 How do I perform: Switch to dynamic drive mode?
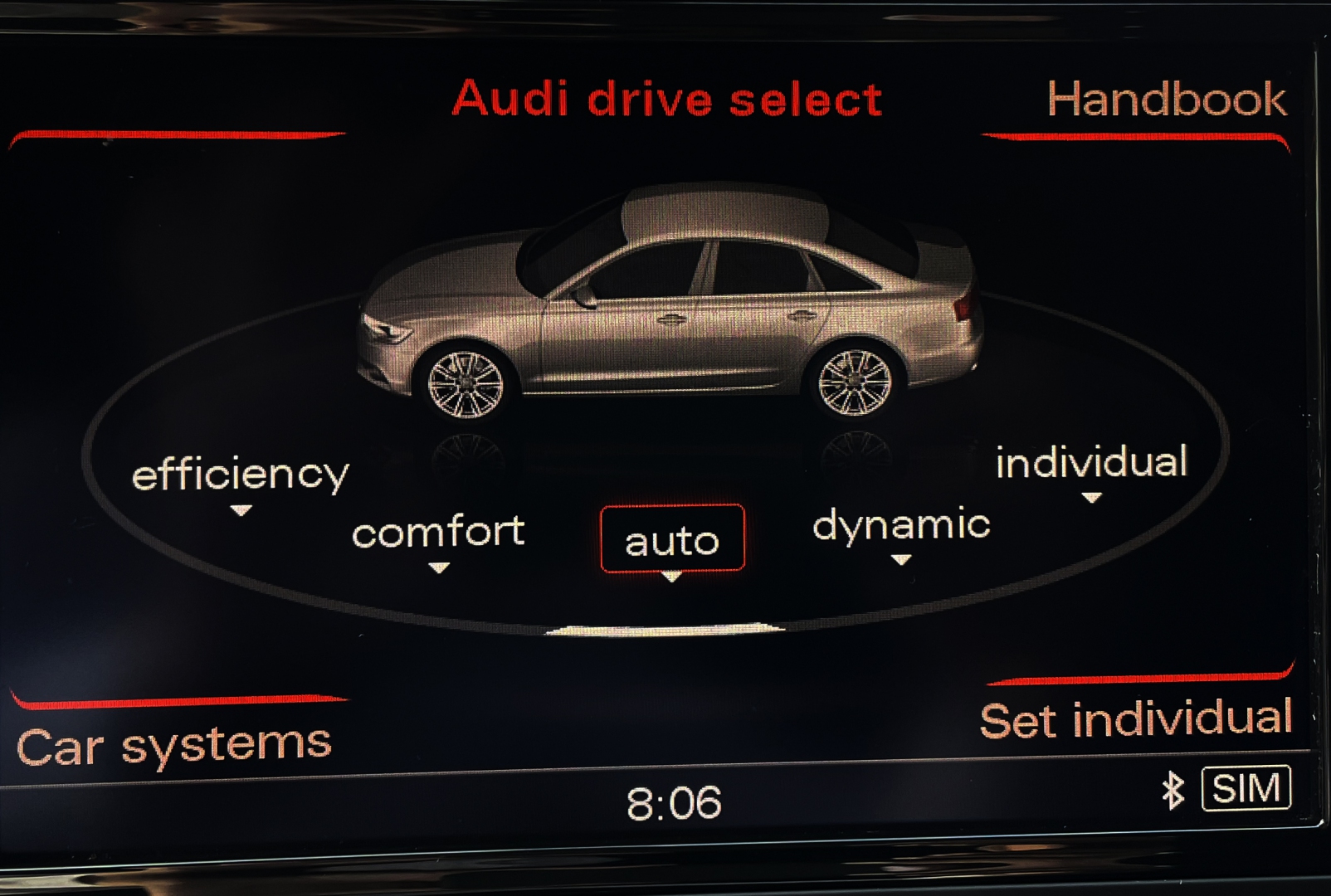[x=901, y=525]
